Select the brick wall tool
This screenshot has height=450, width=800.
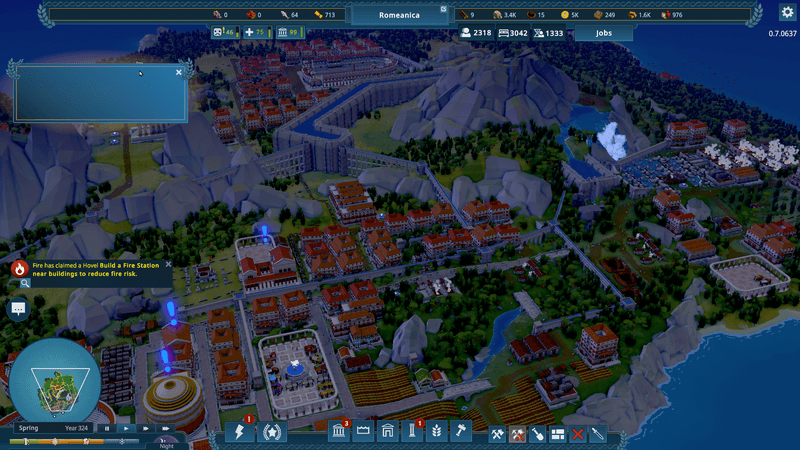(557, 434)
